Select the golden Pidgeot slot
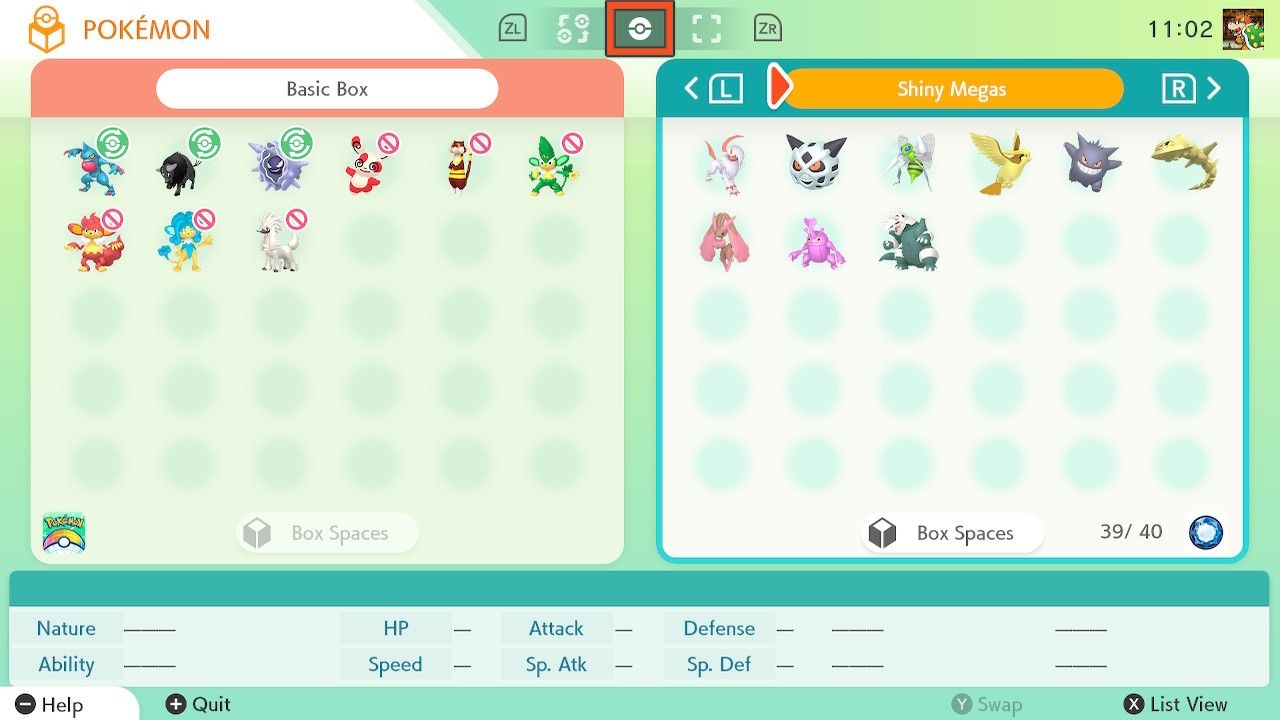The height and width of the screenshot is (720, 1280). (x=999, y=161)
